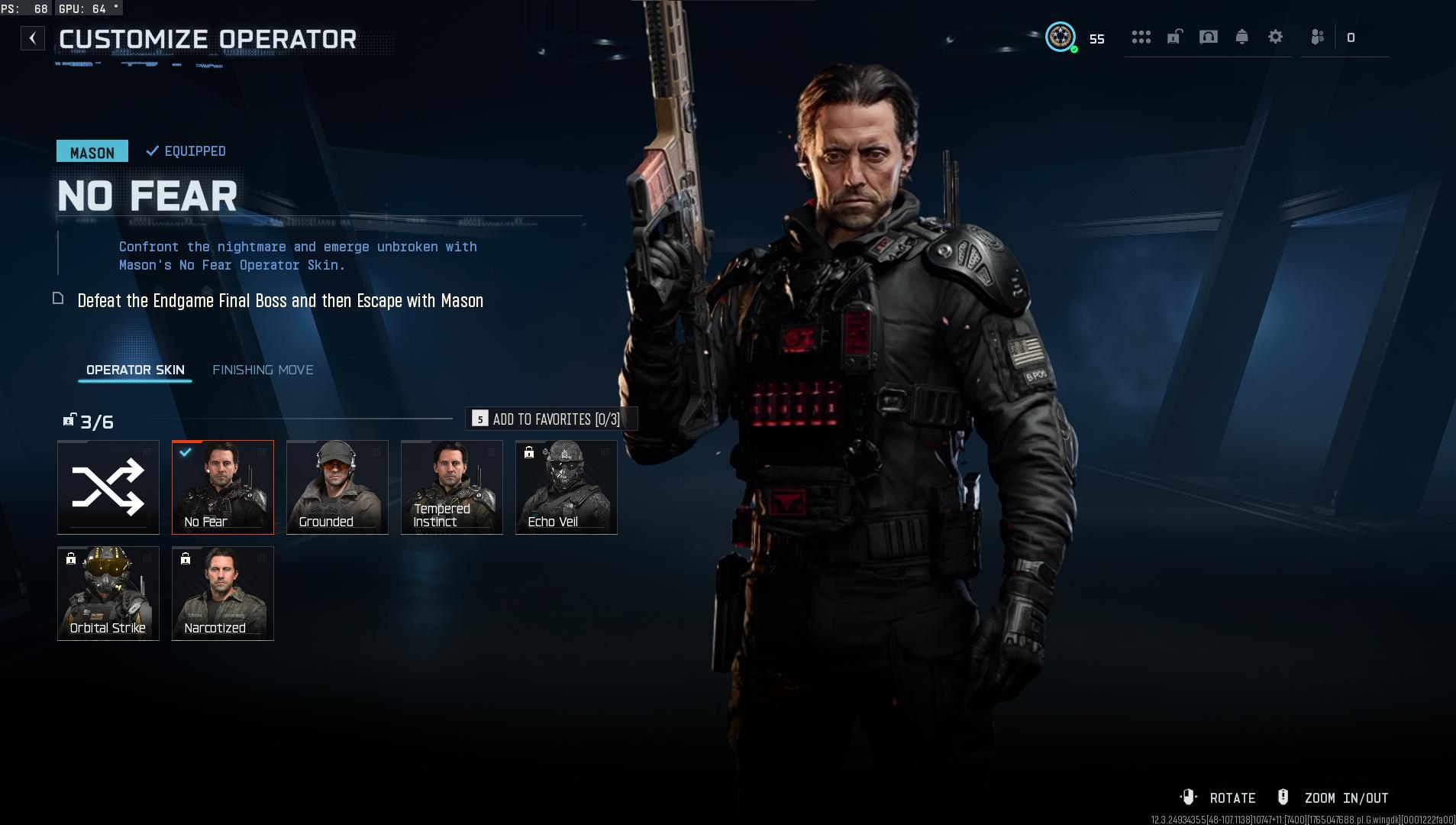Choose the locked Orbital Strike skin
The image size is (1456, 825).
108,593
